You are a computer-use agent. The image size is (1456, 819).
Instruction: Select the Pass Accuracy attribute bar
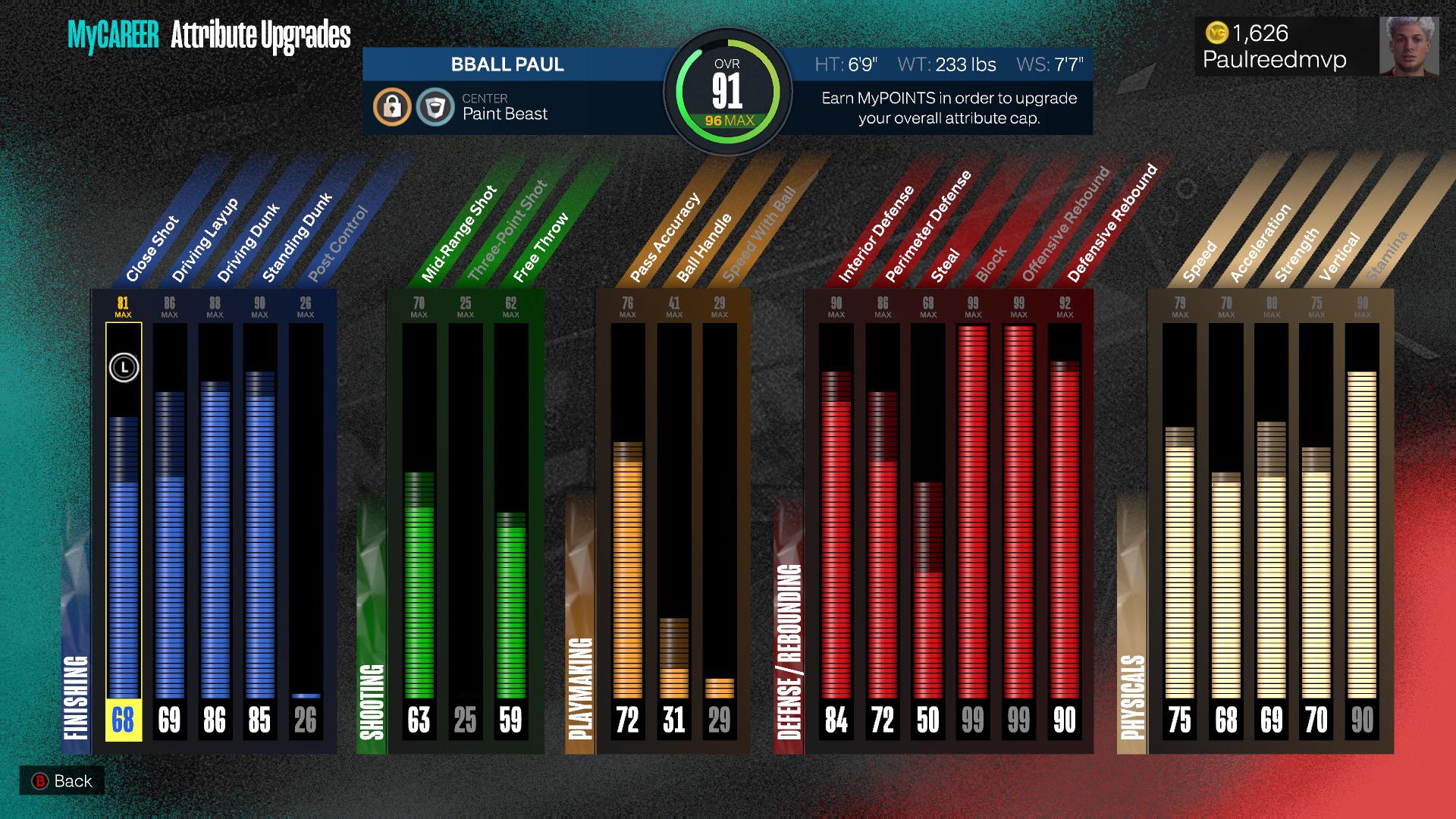[x=627, y=531]
